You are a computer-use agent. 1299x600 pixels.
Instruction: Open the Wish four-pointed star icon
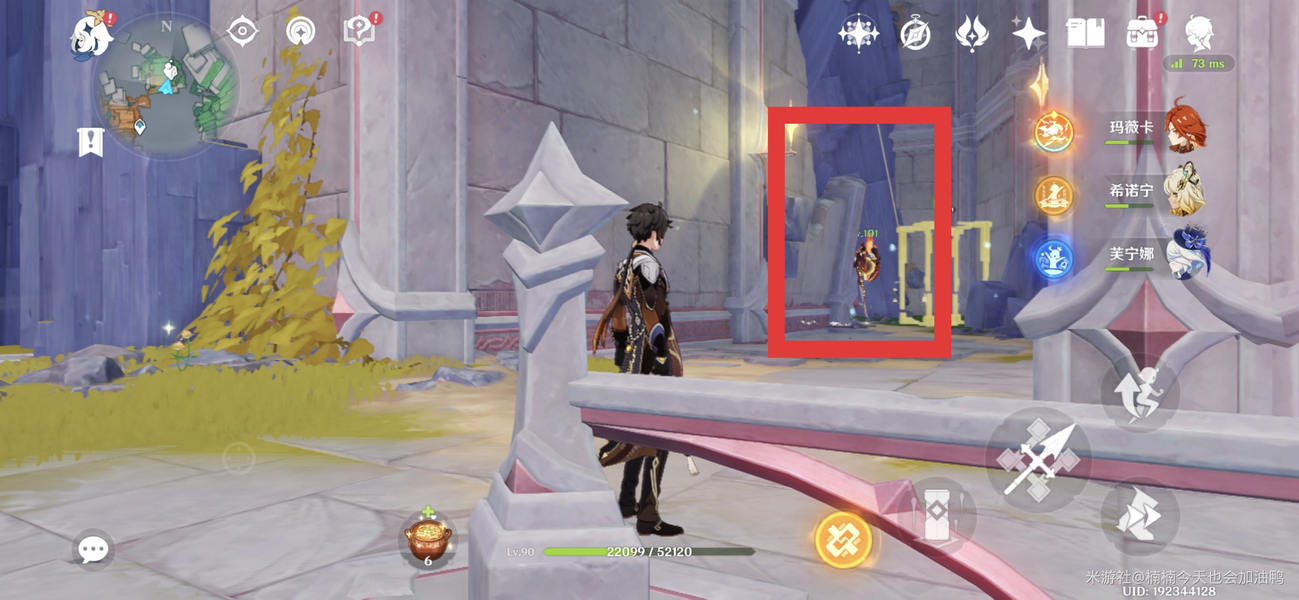pyautogui.click(x=1027, y=34)
